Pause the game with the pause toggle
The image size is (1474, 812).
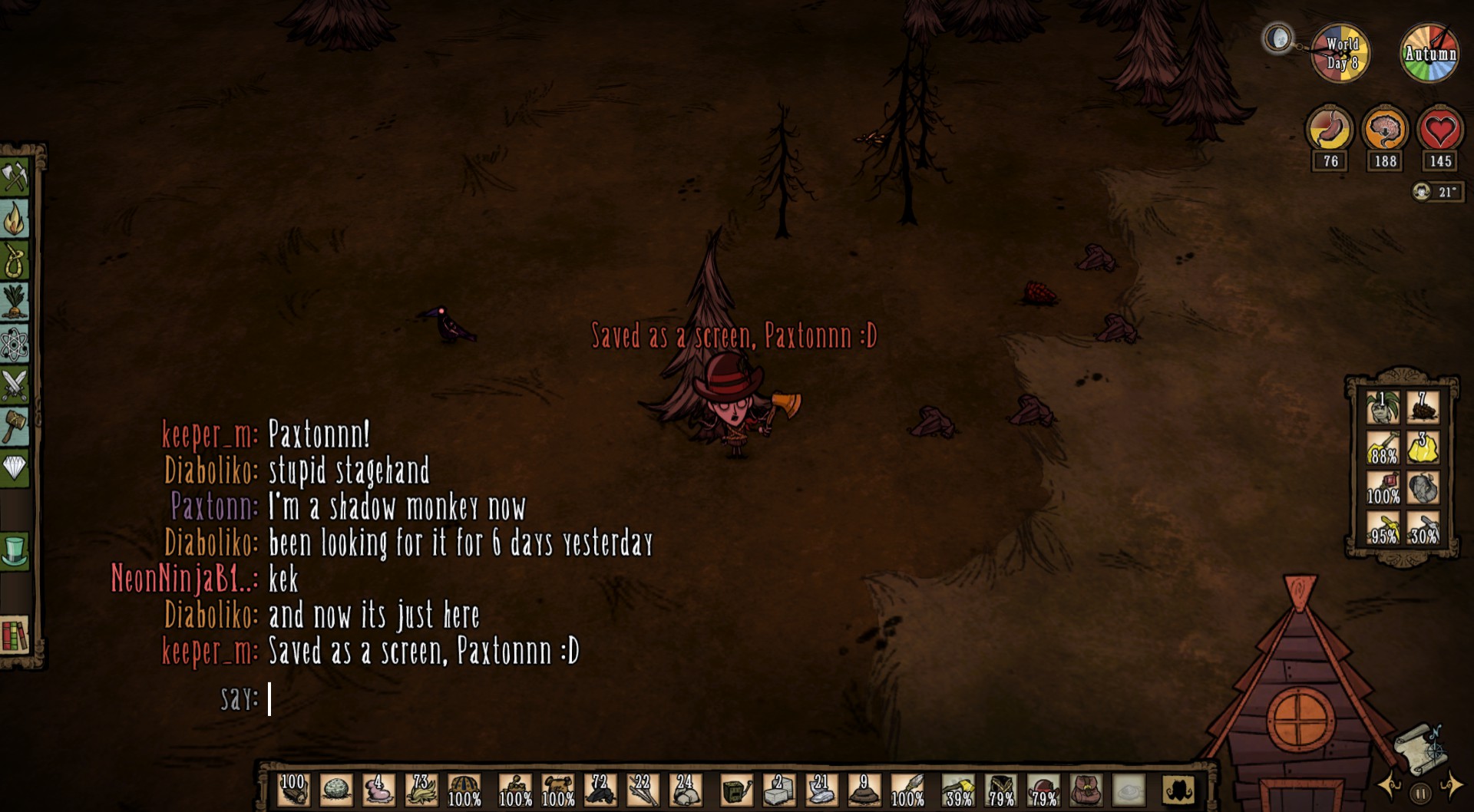[x=1421, y=793]
